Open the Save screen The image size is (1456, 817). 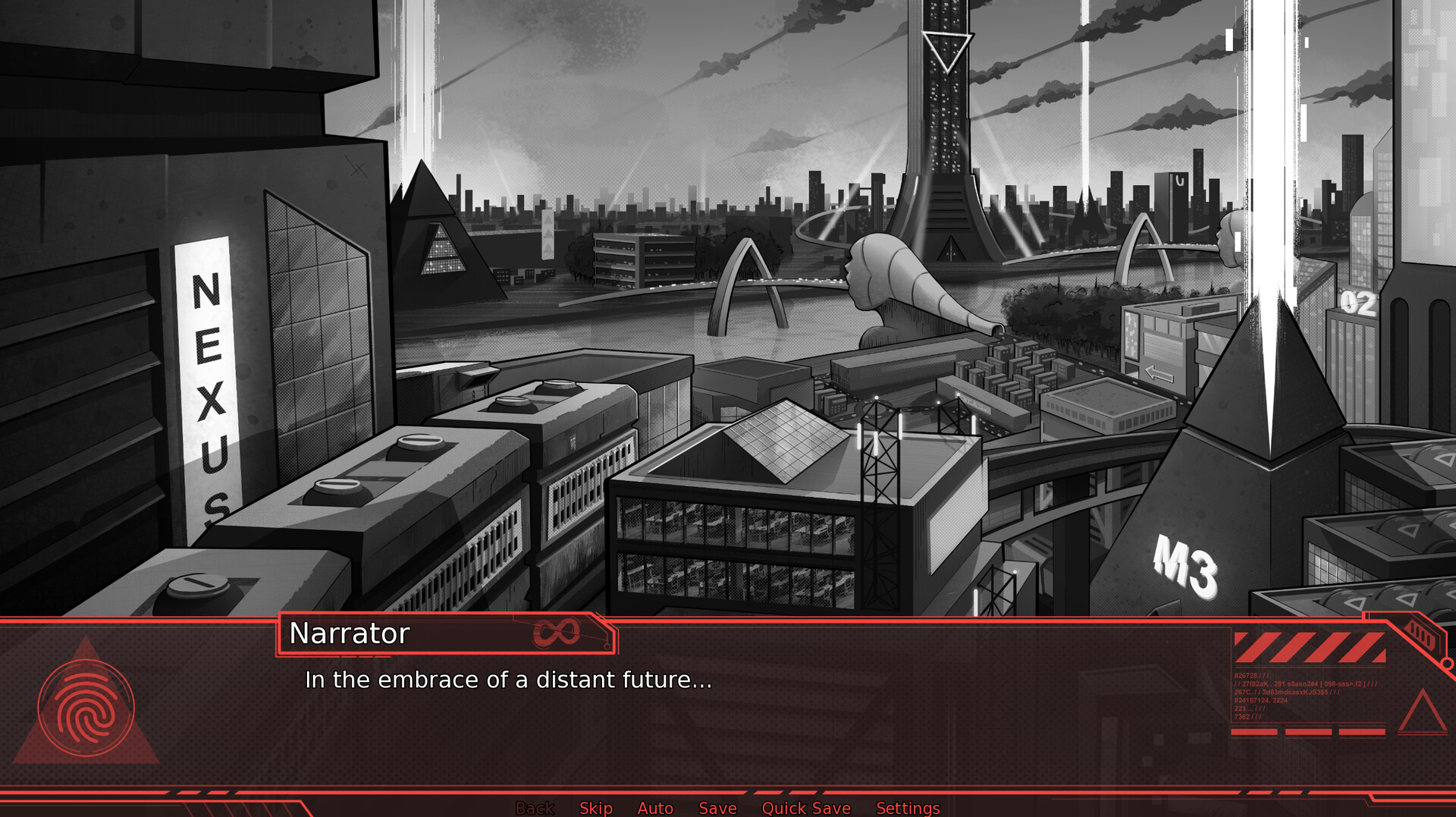pos(717,808)
